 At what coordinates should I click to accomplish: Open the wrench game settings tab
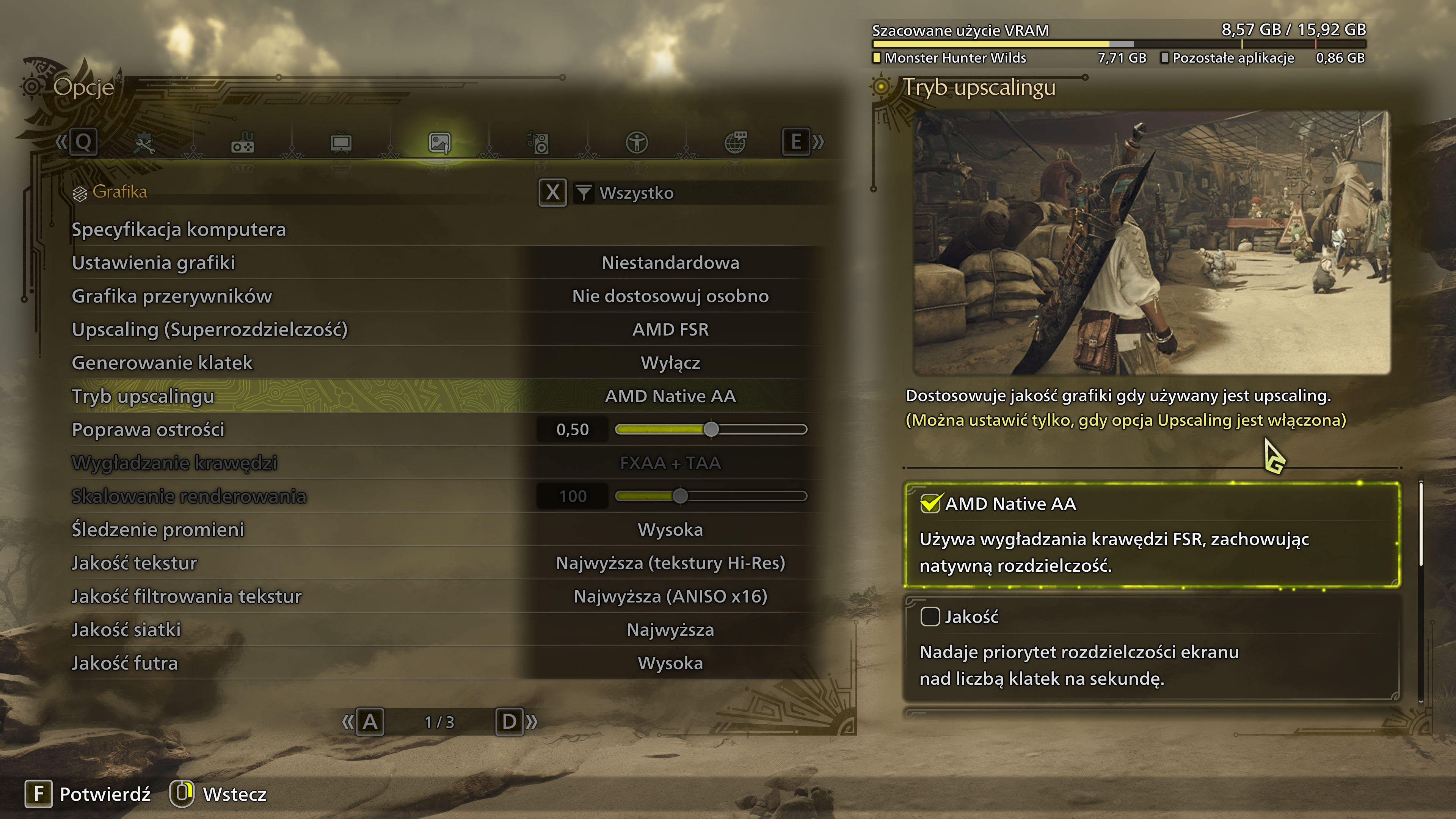144,143
